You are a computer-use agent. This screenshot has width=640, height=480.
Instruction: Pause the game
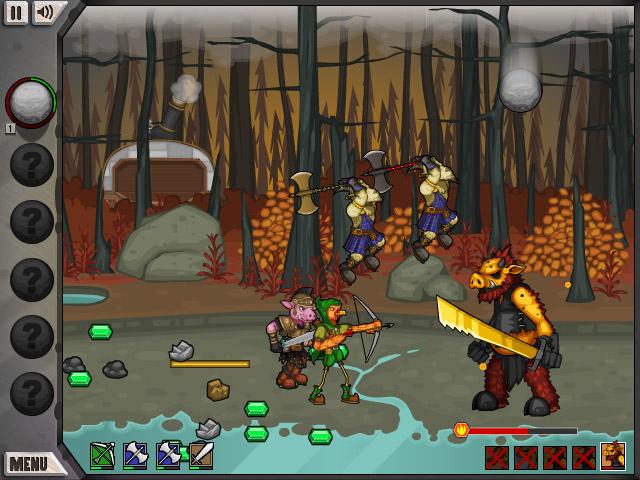[16, 12]
